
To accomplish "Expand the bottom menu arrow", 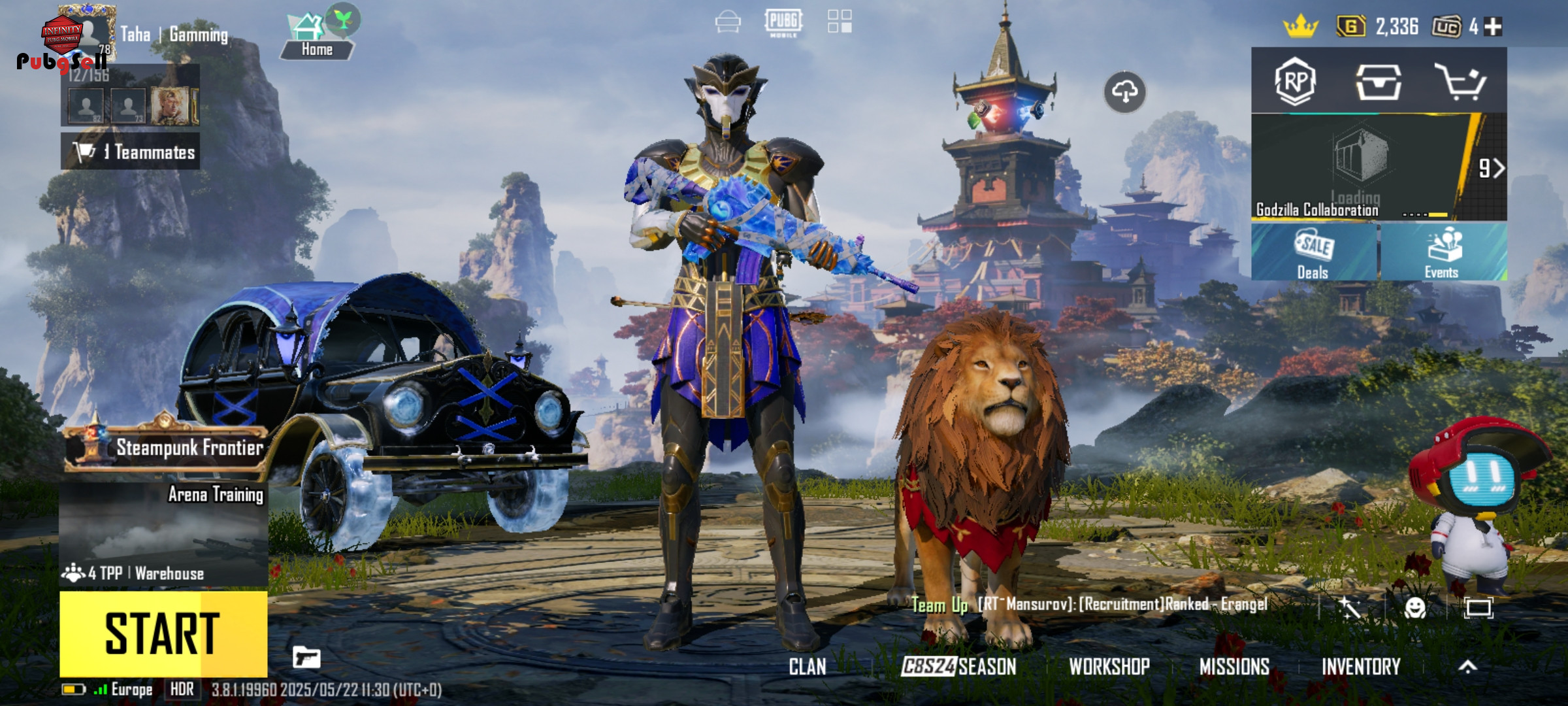I will click(1468, 667).
